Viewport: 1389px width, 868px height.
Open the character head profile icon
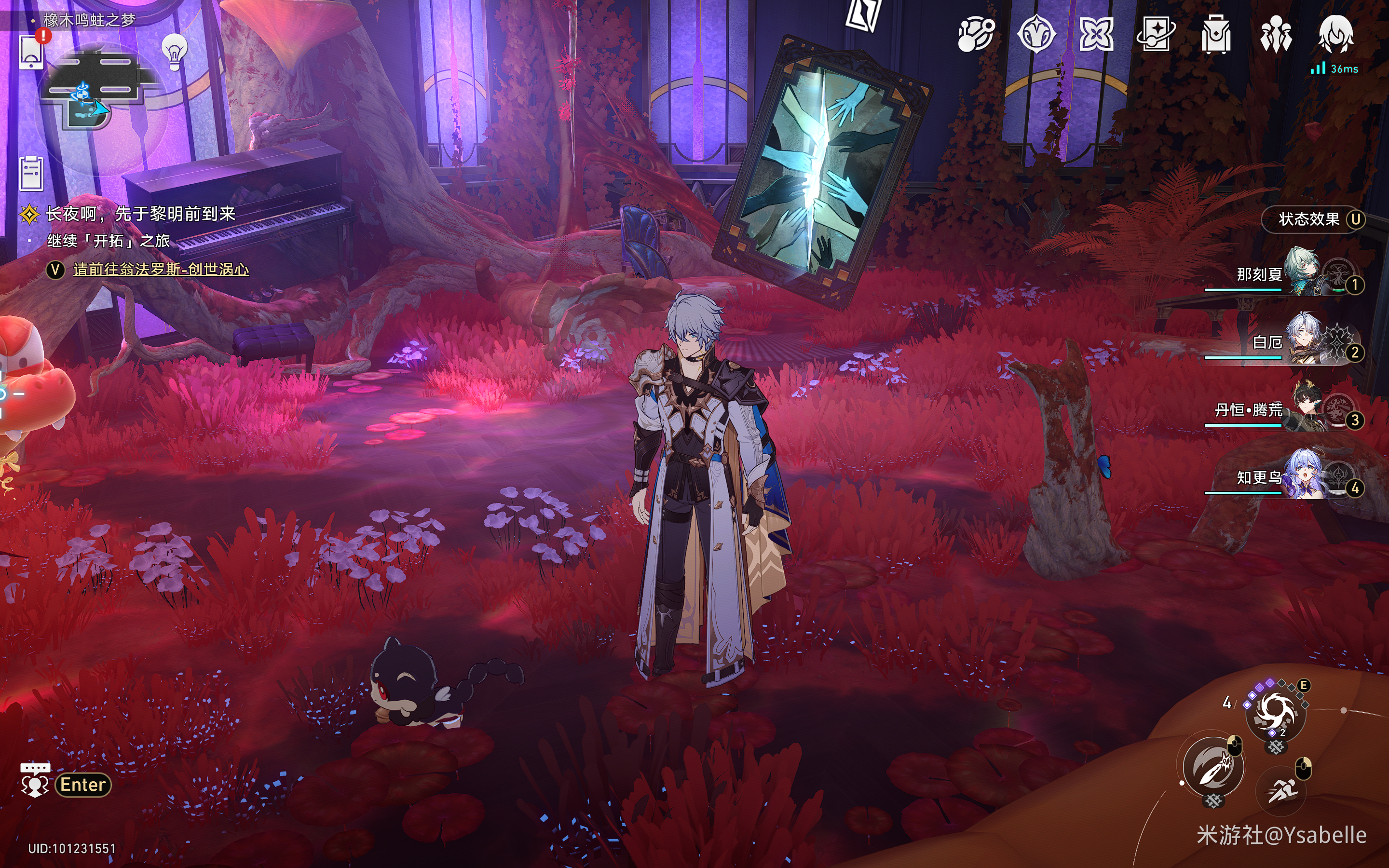coord(1336,33)
